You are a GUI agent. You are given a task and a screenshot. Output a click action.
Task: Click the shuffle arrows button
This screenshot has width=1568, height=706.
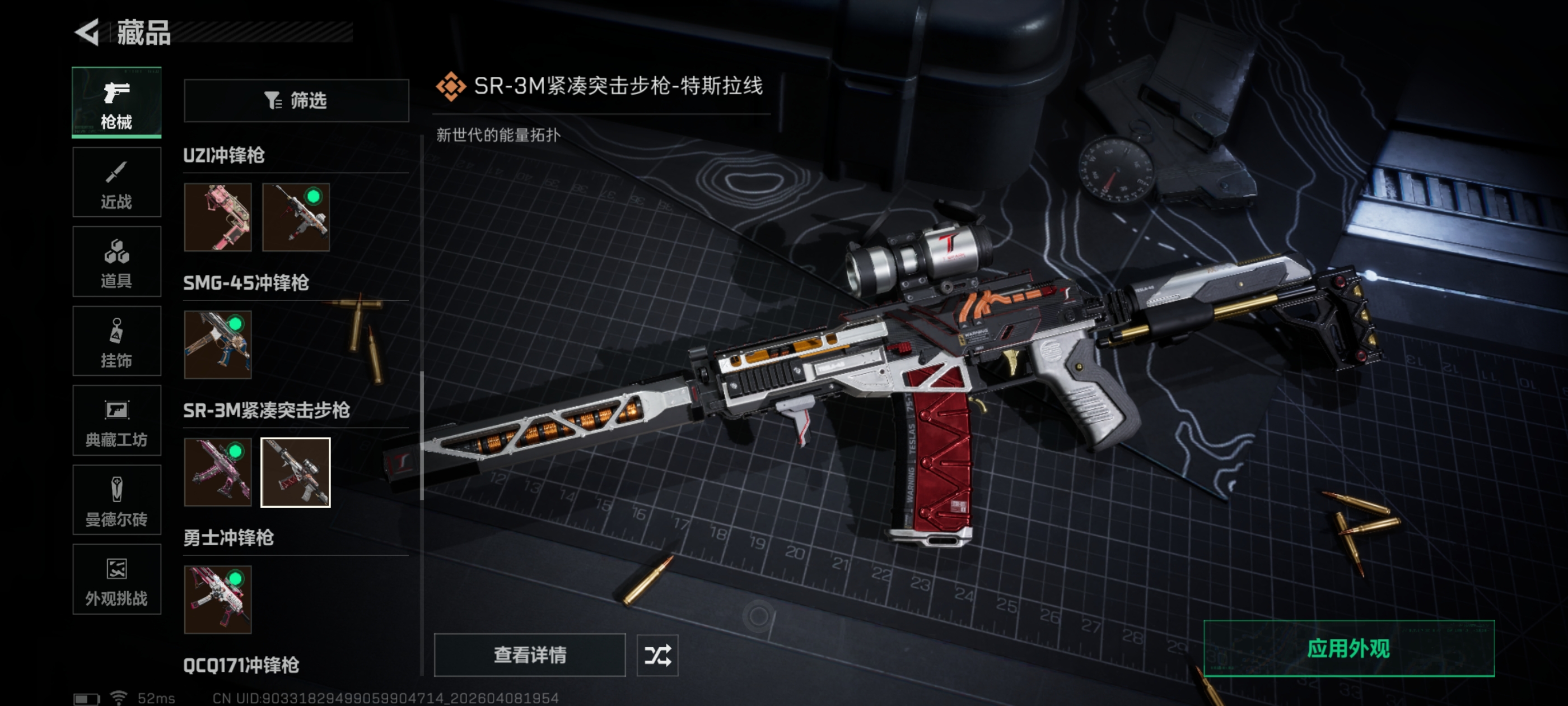[657, 655]
